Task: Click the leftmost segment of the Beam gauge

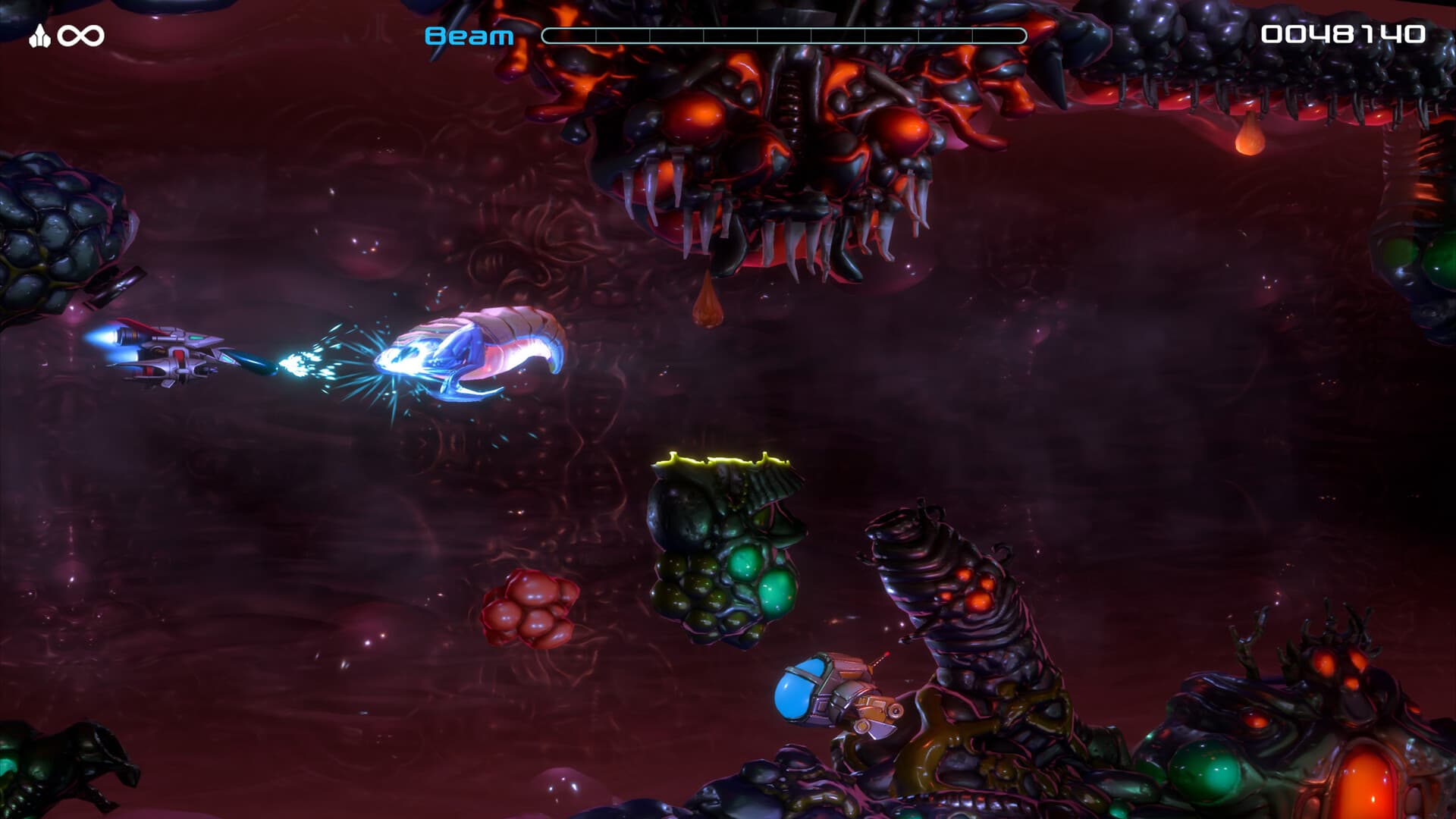Action: tap(569, 33)
